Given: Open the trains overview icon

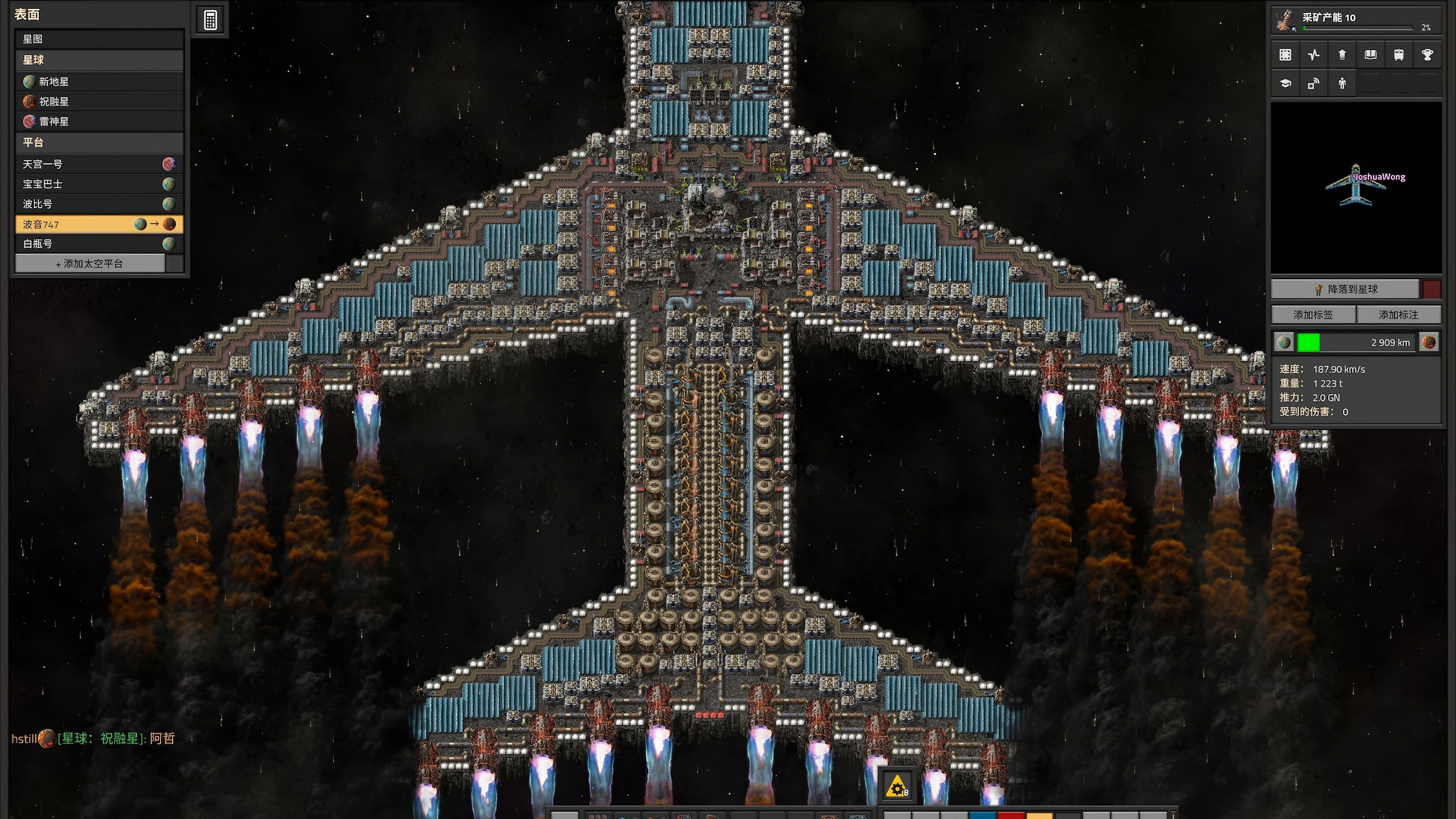Looking at the screenshot, I should point(1399,55).
